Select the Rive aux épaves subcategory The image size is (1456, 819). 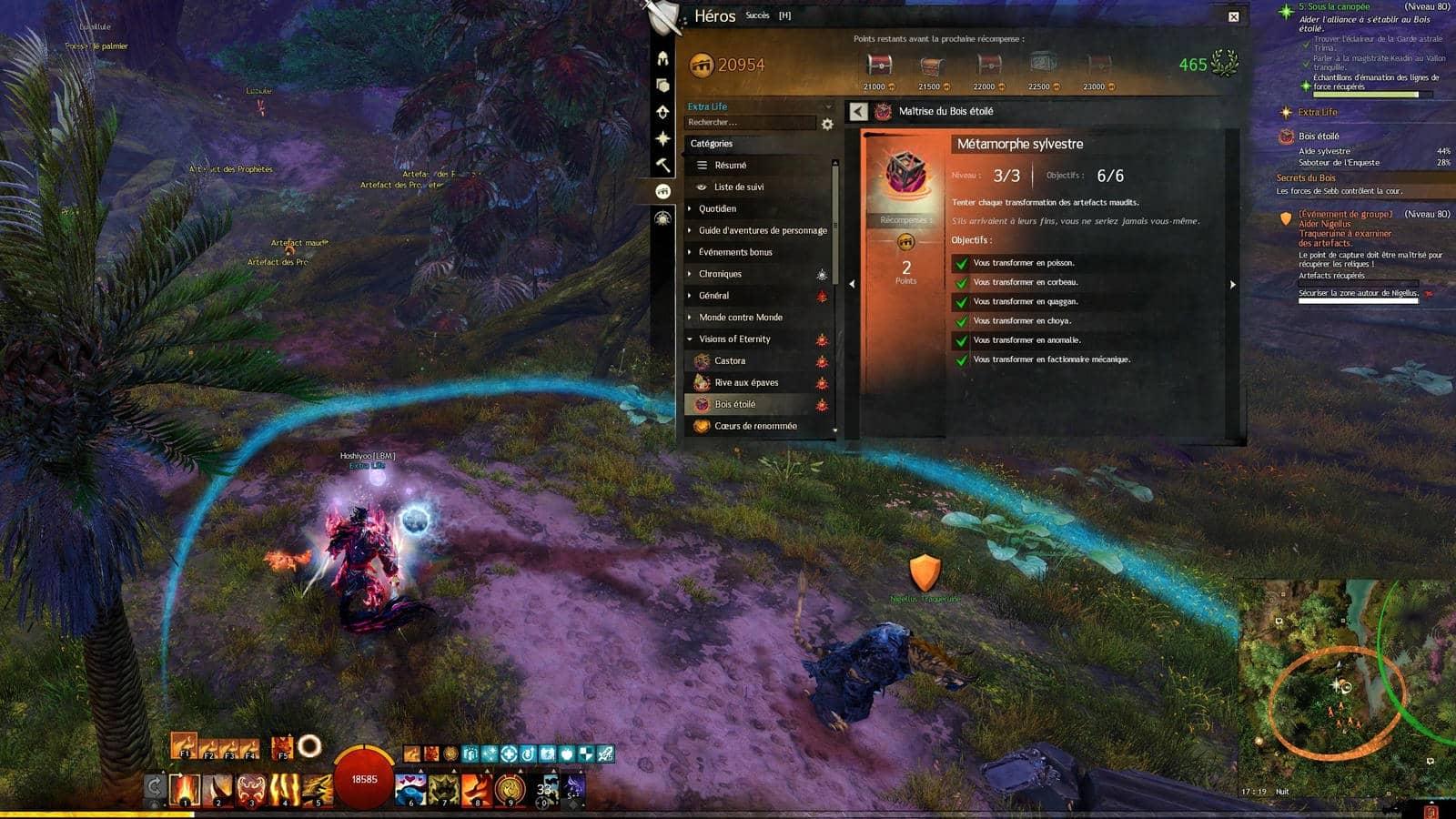coord(745,383)
